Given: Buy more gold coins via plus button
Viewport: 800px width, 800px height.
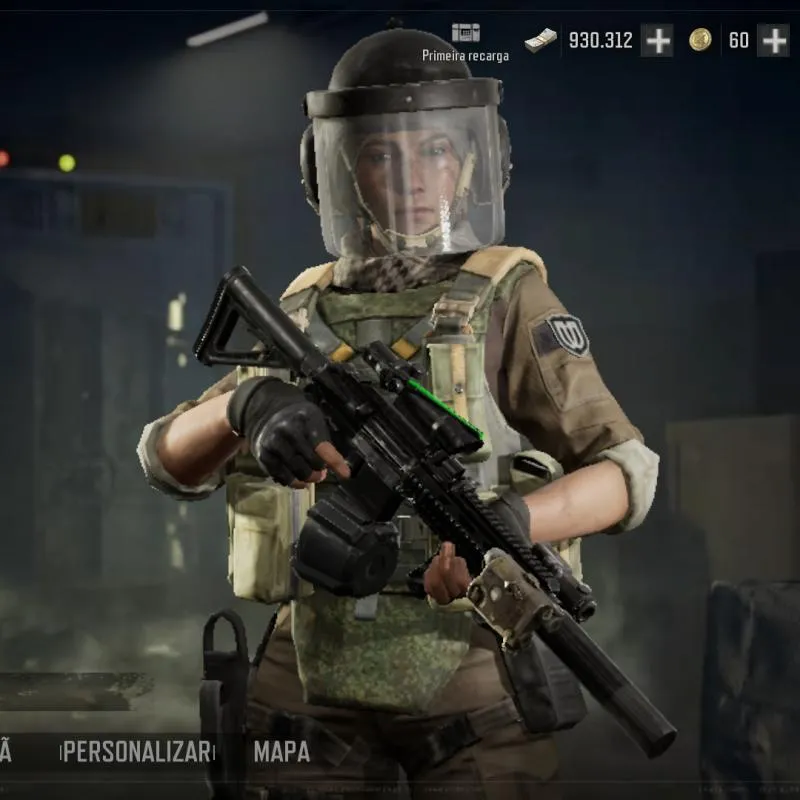Looking at the screenshot, I should [773, 40].
